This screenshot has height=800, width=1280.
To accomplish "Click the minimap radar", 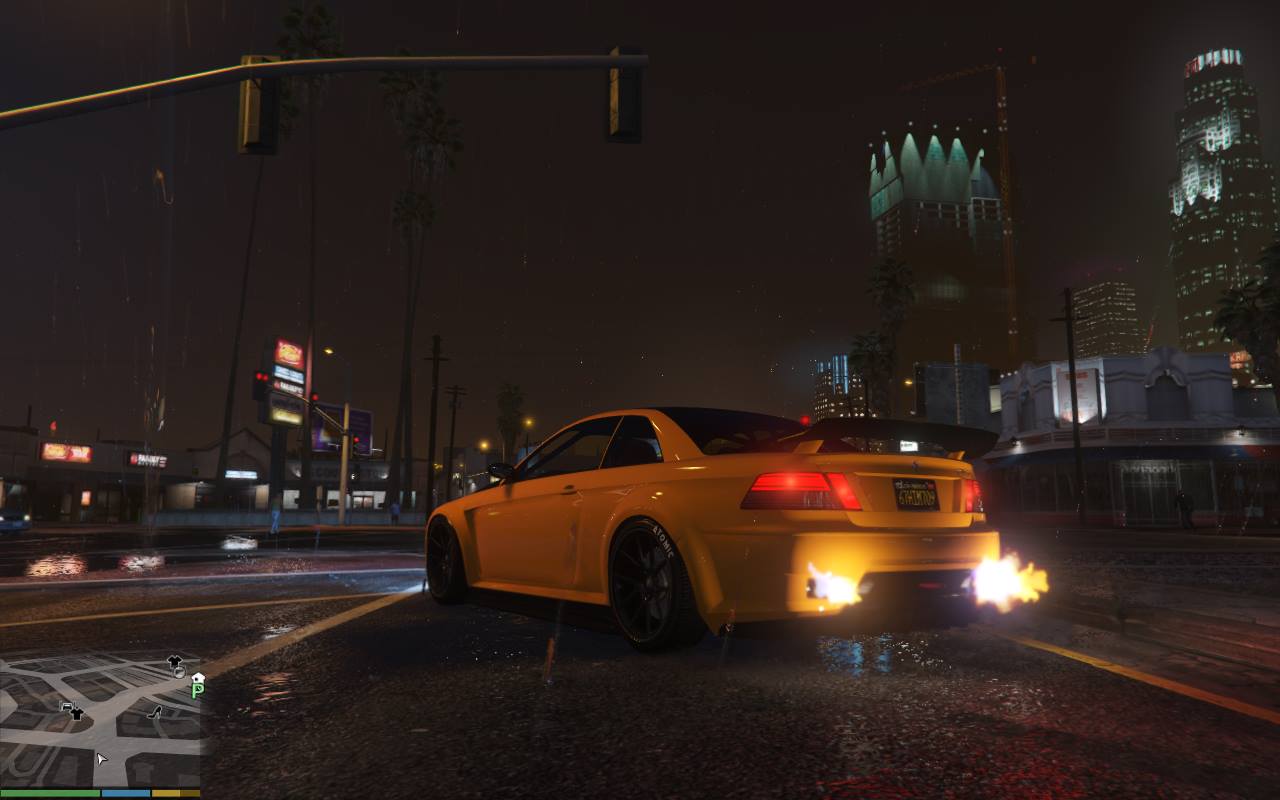I will pos(100,720).
